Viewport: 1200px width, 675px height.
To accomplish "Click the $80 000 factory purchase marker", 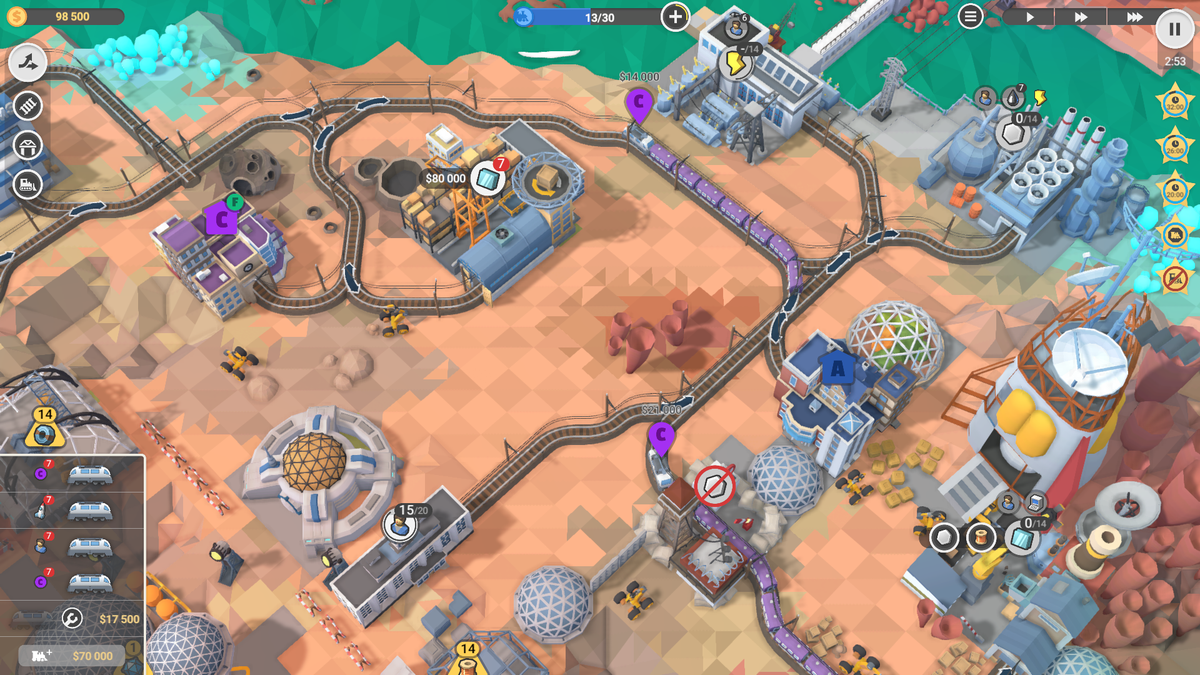I will click(445, 179).
